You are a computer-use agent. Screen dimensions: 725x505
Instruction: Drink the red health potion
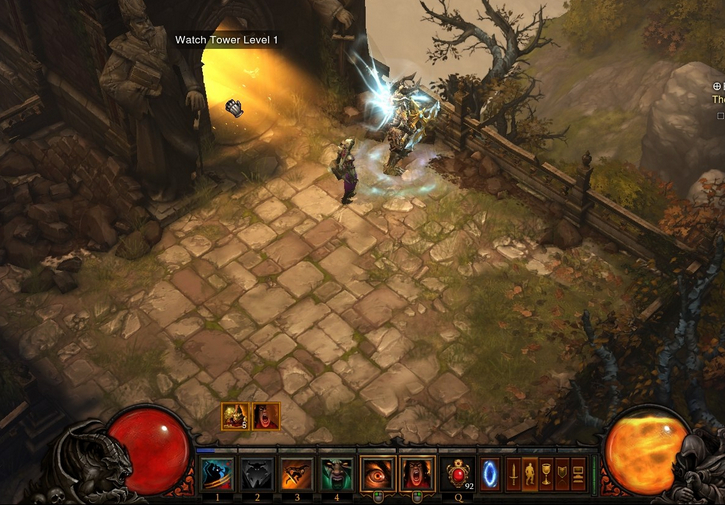point(457,472)
